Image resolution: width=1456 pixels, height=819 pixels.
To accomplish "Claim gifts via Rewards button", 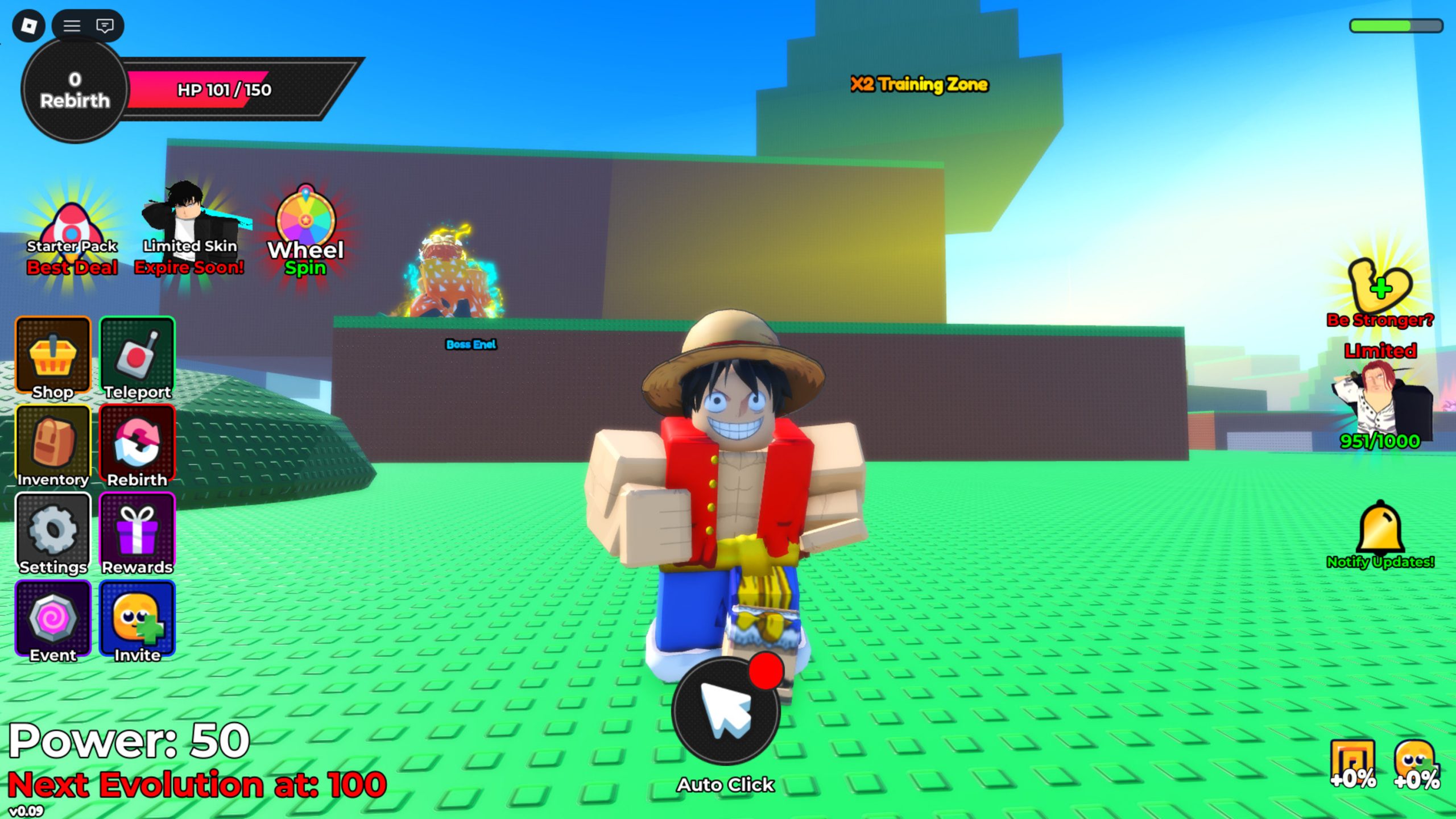I will tap(137, 533).
